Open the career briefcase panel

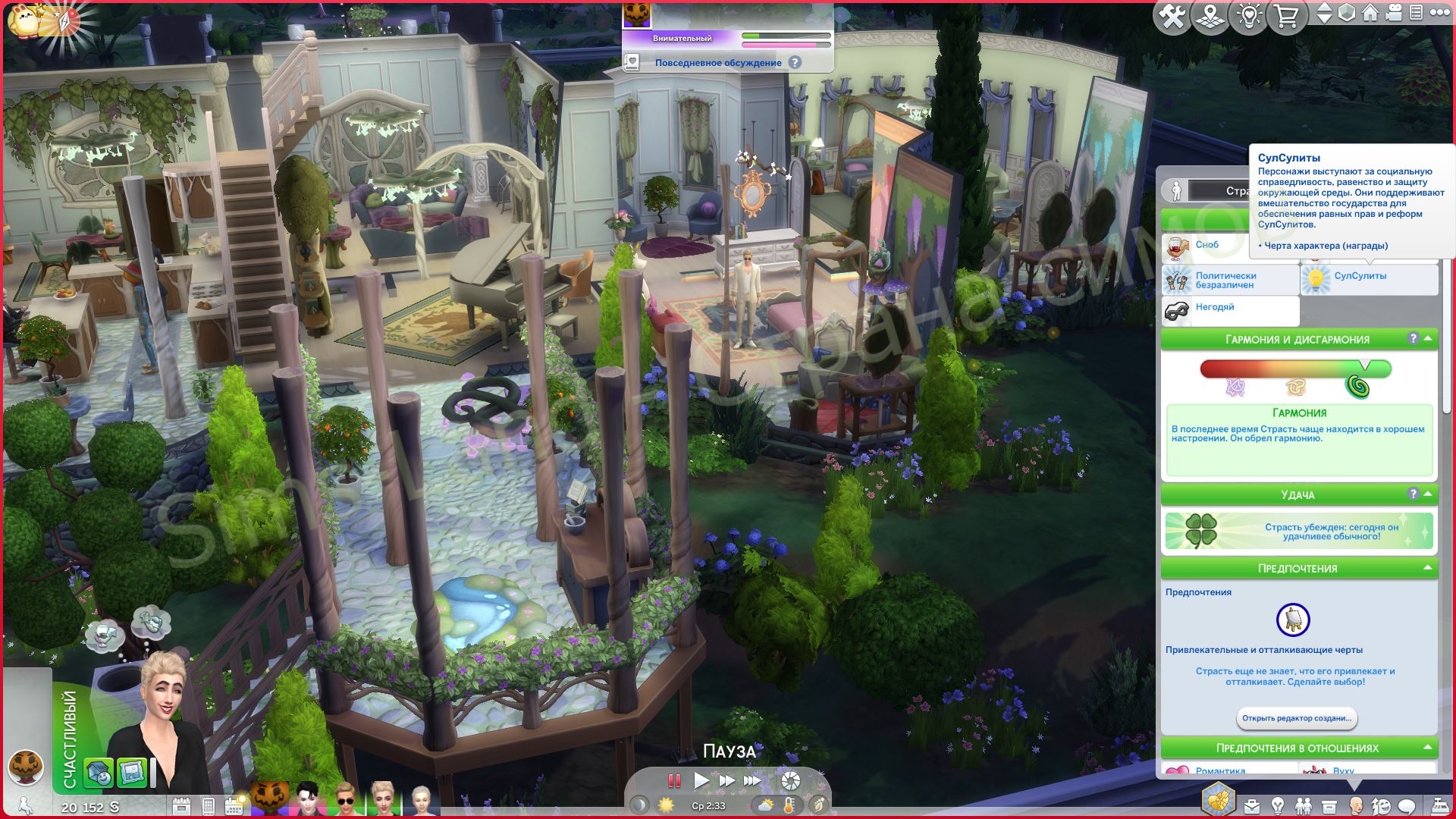tap(1251, 805)
